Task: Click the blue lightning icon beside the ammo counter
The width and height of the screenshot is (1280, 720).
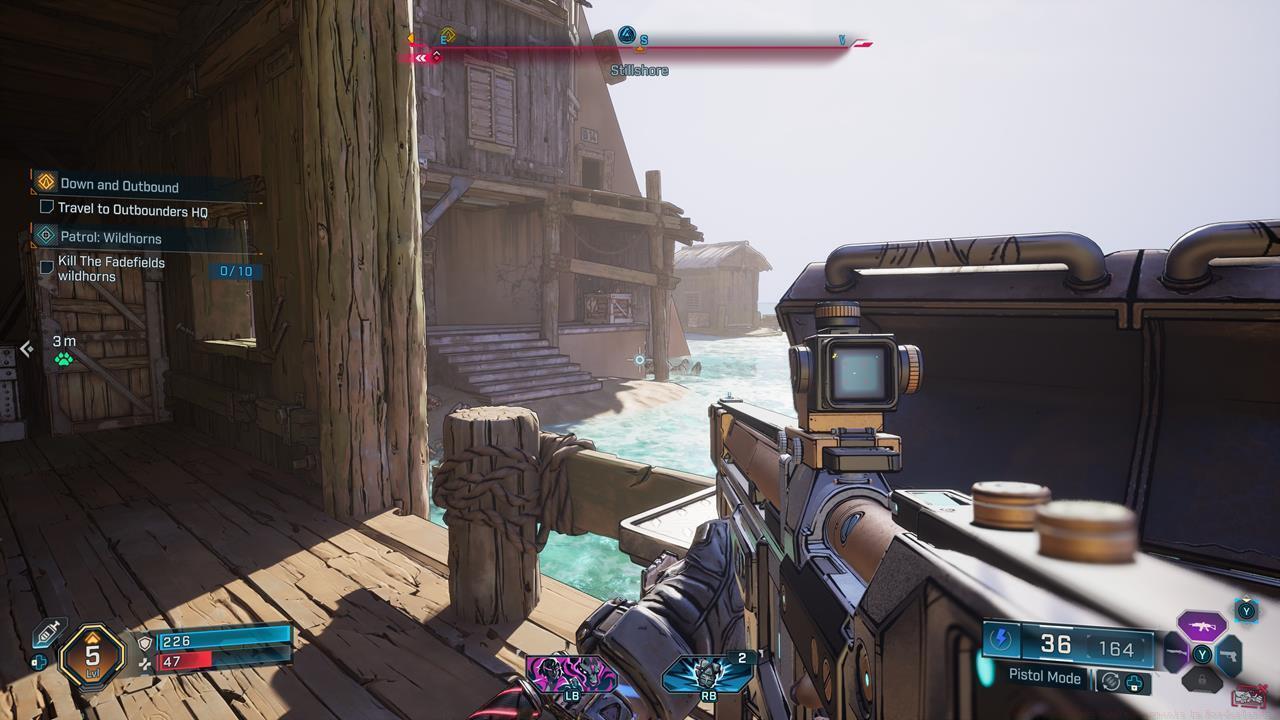Action: click(1001, 640)
